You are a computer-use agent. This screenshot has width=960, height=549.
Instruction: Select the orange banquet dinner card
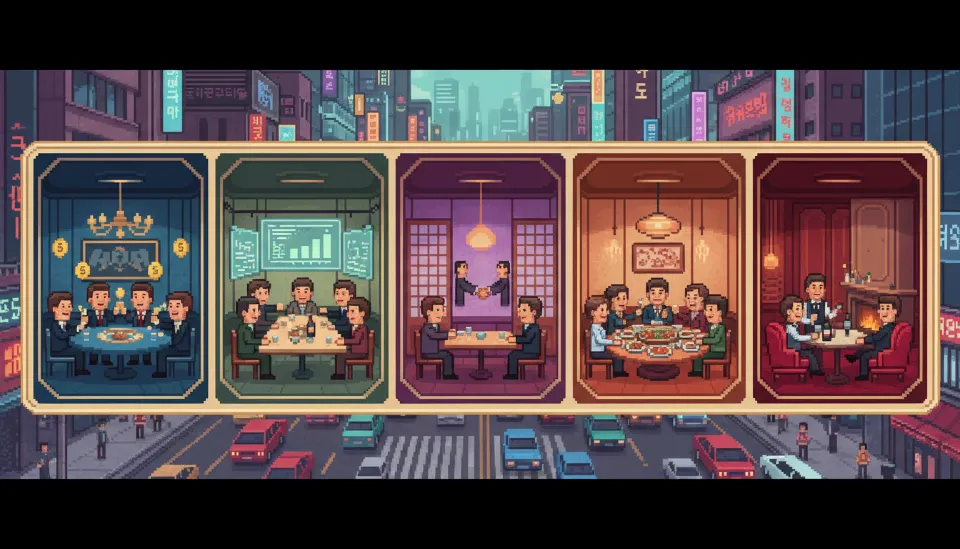pos(660,278)
